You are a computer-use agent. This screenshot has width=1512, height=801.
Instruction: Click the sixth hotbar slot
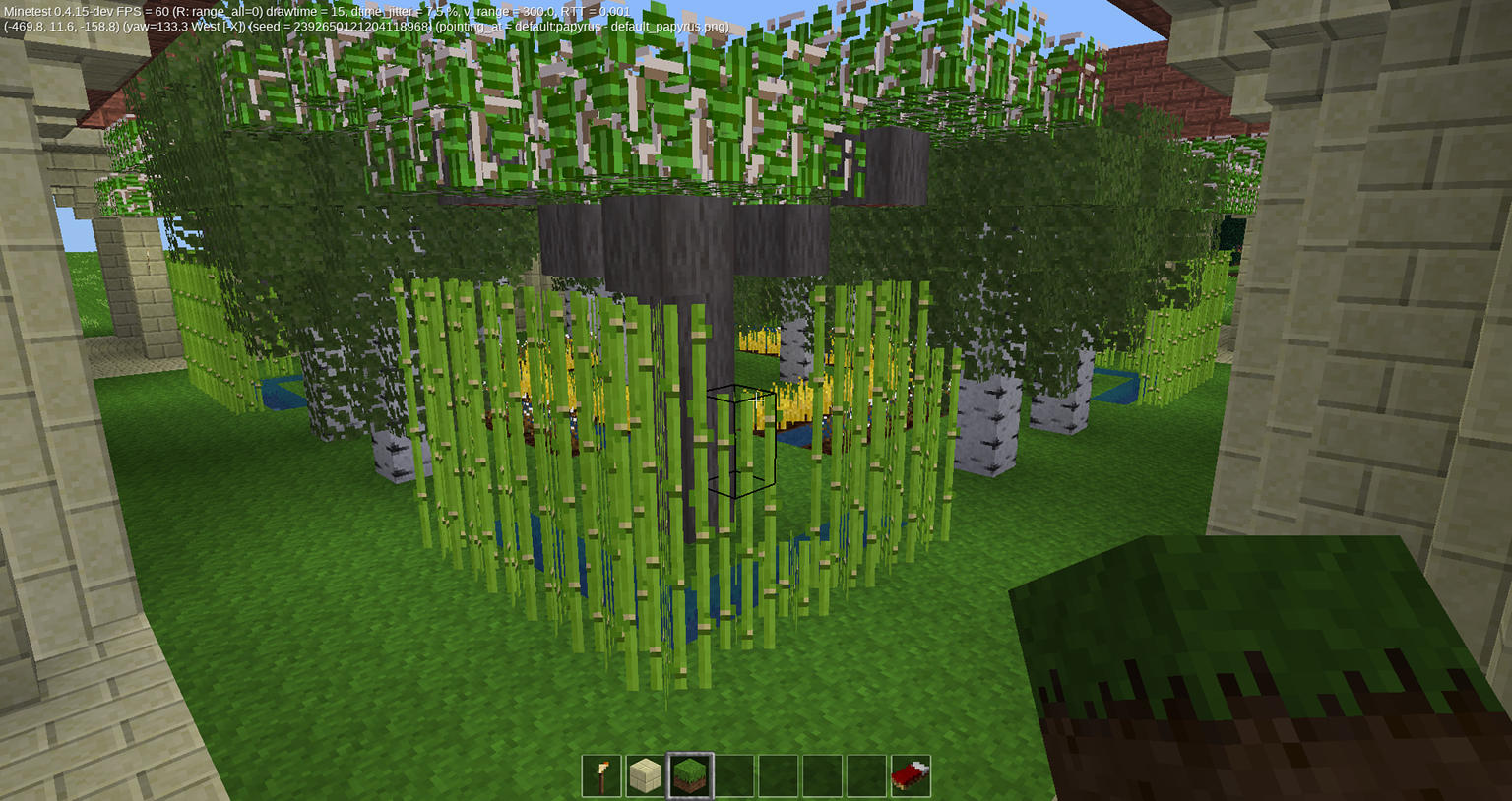823,775
